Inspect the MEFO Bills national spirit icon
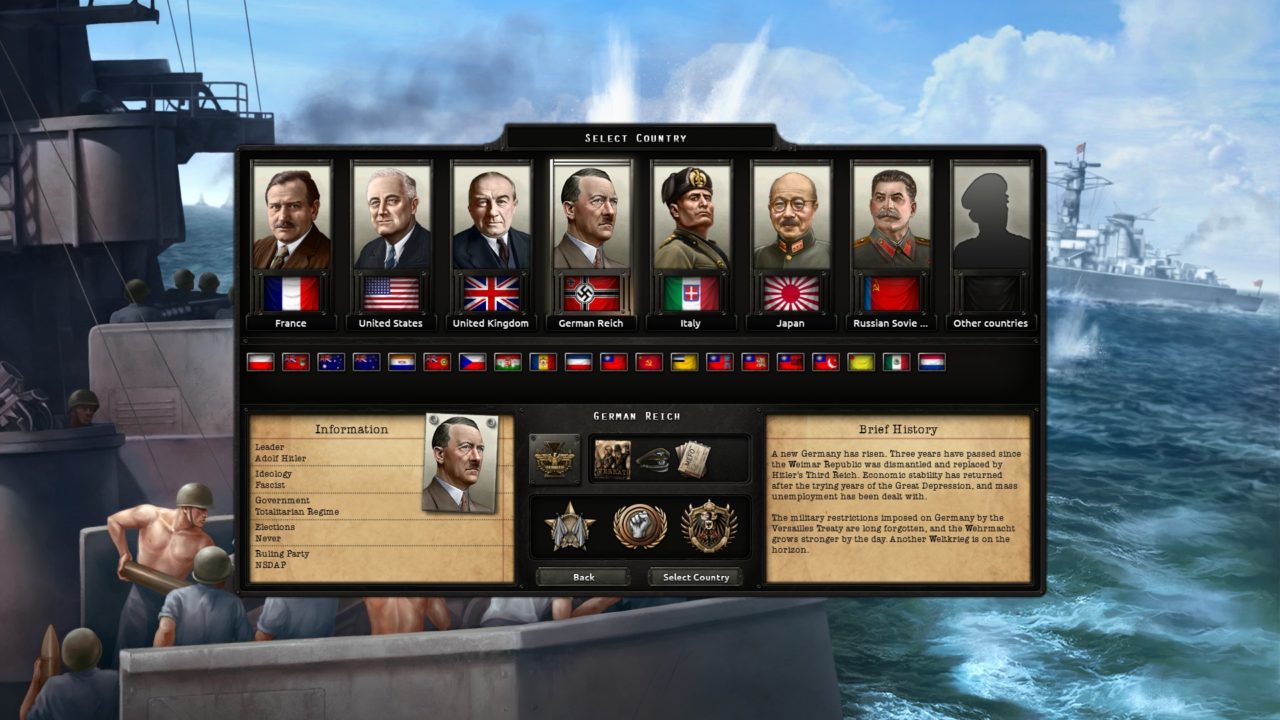The image size is (1280, 720). tap(691, 458)
